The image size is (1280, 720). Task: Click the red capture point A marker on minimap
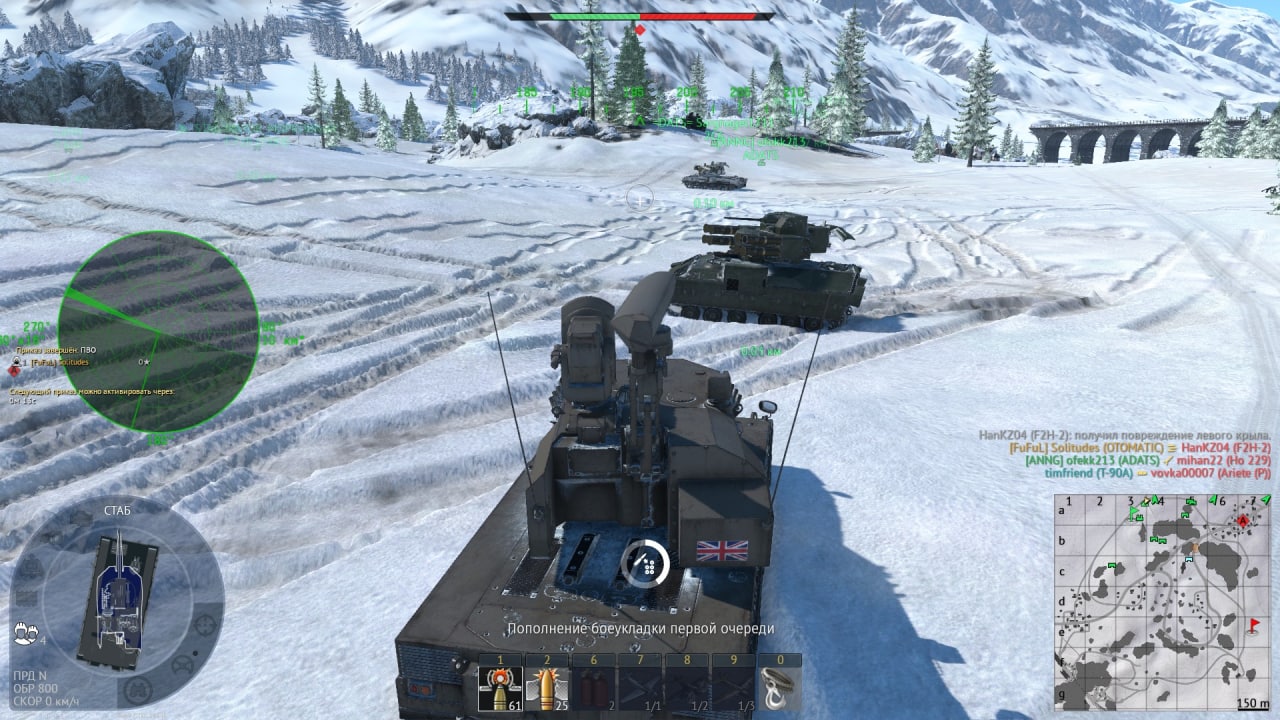tap(1243, 521)
